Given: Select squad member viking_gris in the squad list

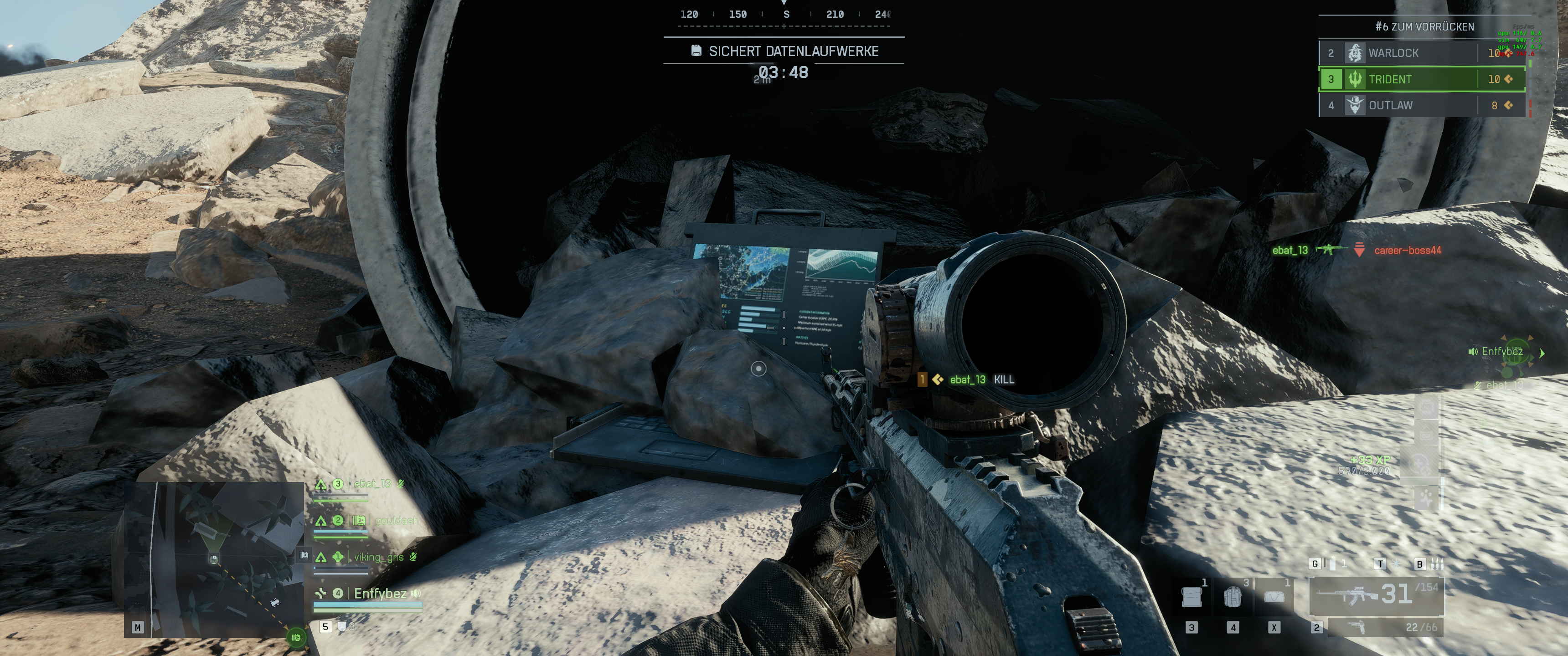Looking at the screenshot, I should point(378,557).
